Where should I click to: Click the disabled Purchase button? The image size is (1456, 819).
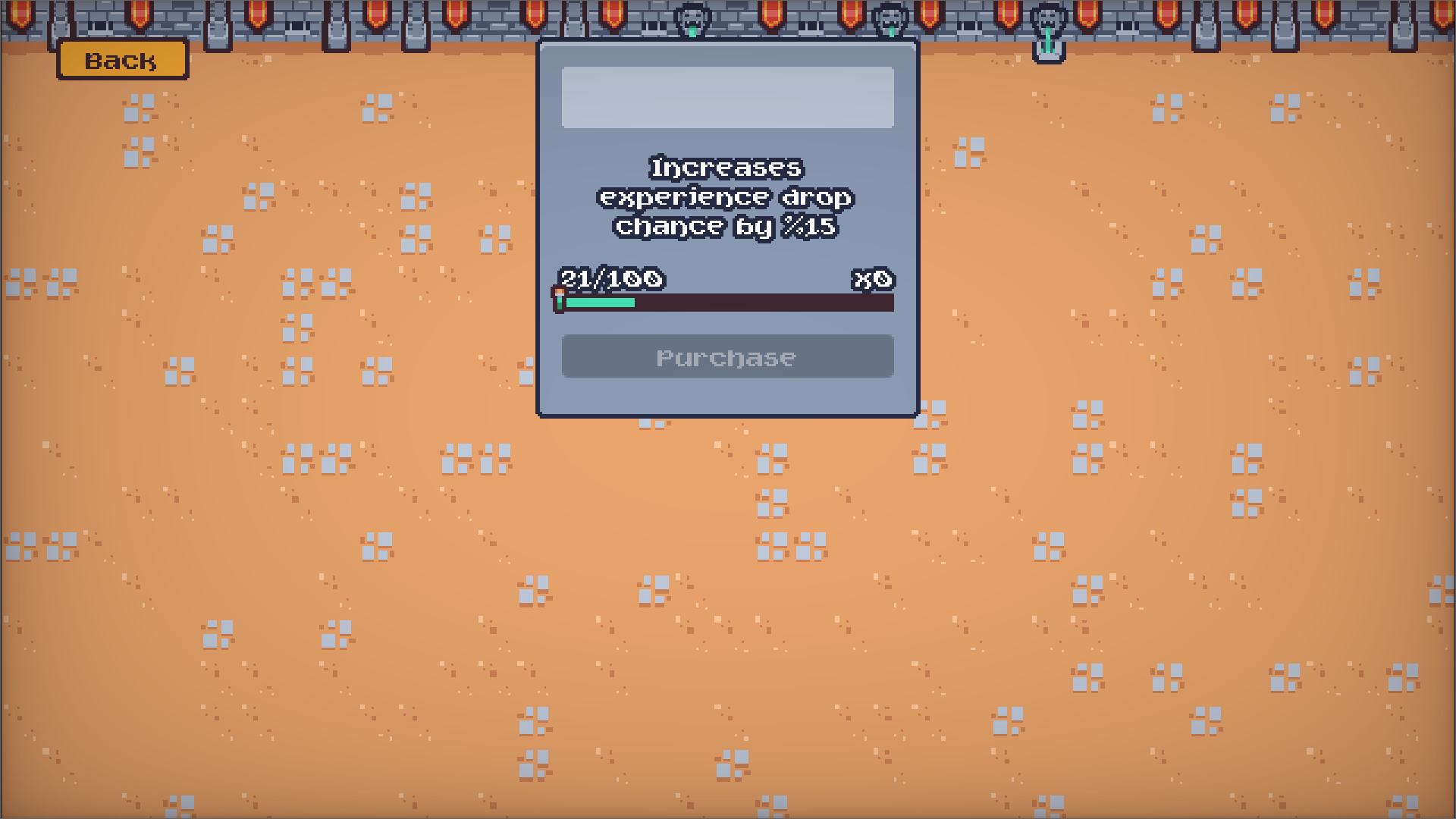coord(726,356)
